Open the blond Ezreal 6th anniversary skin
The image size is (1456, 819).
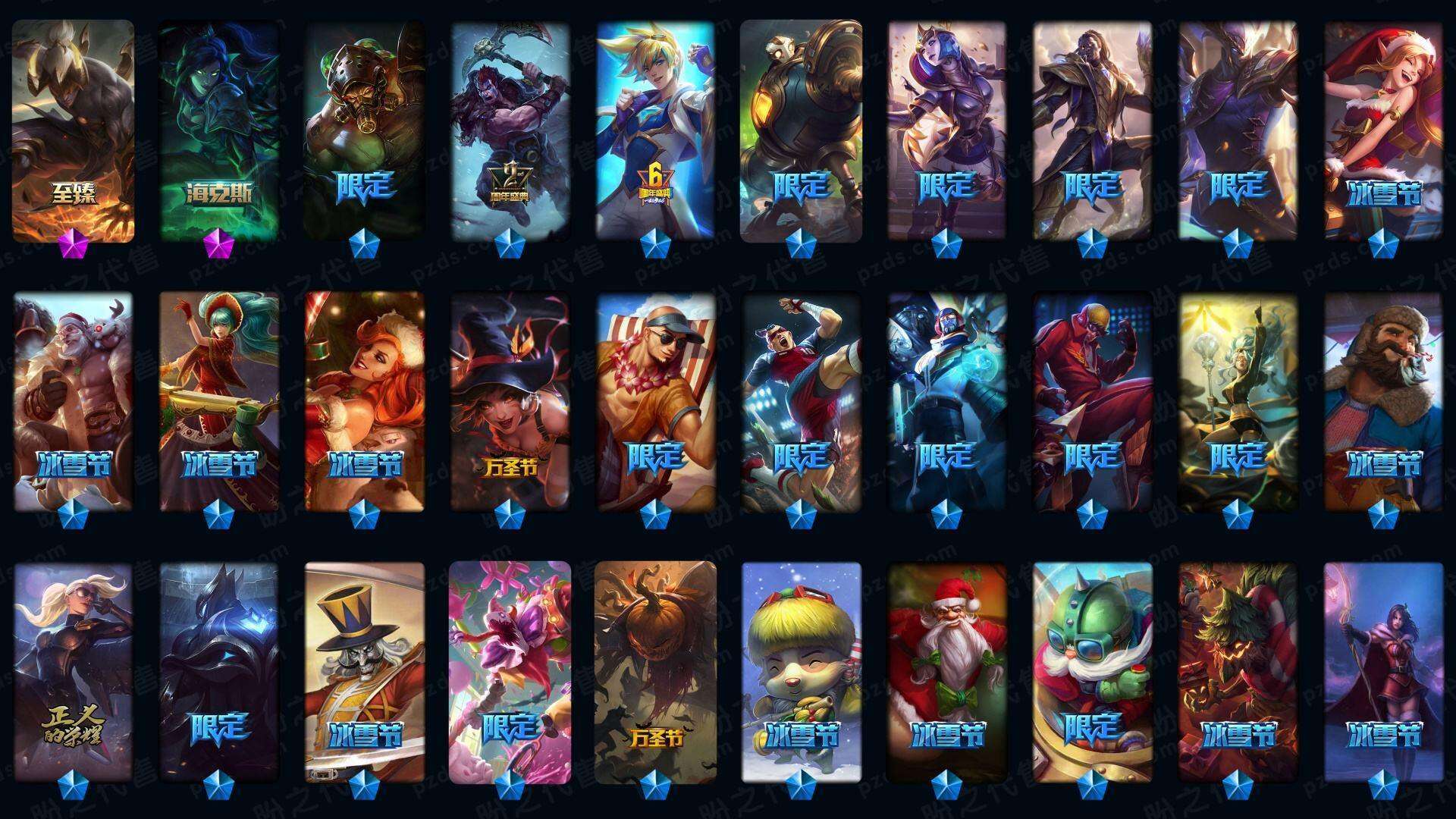coord(655,130)
